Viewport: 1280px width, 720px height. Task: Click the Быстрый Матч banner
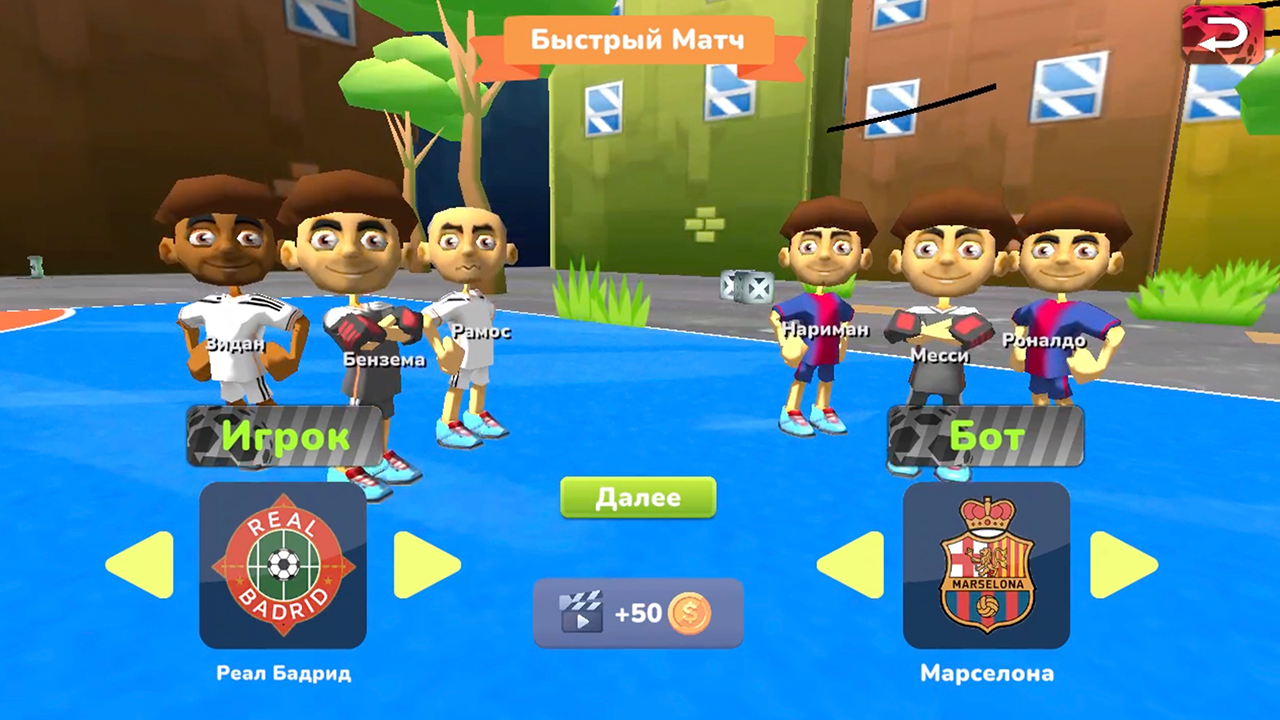tap(637, 40)
